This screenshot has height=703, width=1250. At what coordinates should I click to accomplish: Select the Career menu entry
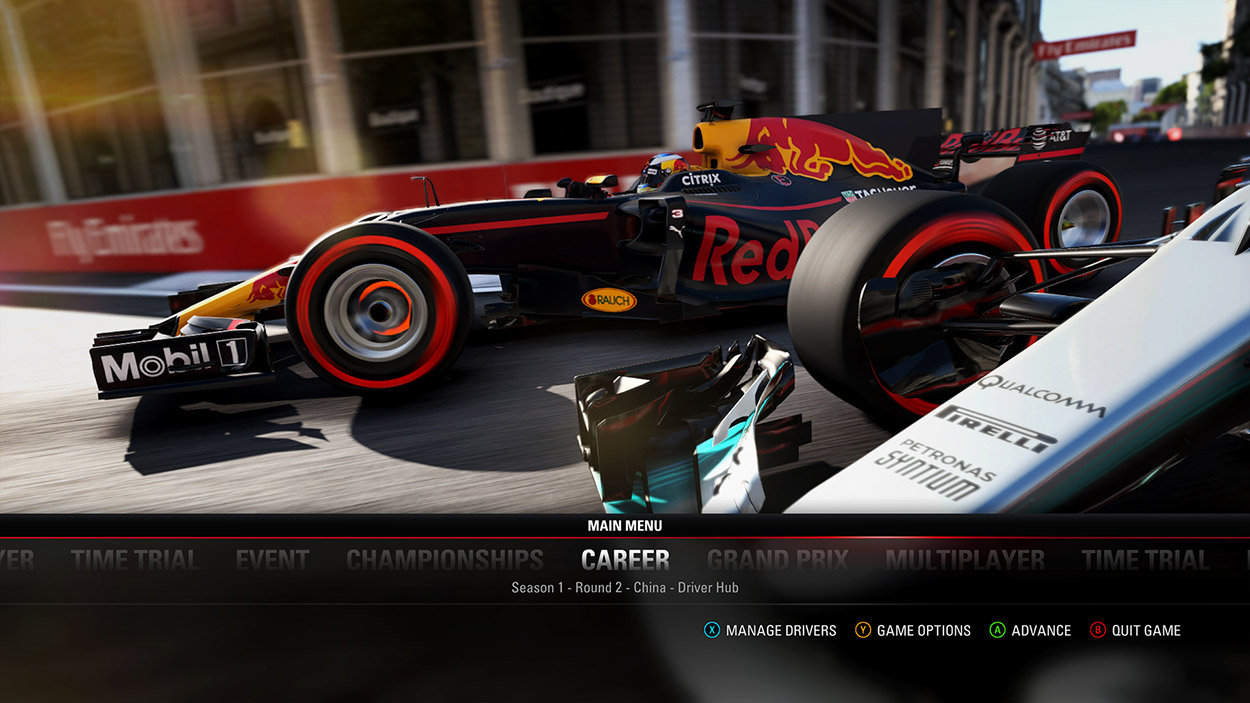coord(625,559)
